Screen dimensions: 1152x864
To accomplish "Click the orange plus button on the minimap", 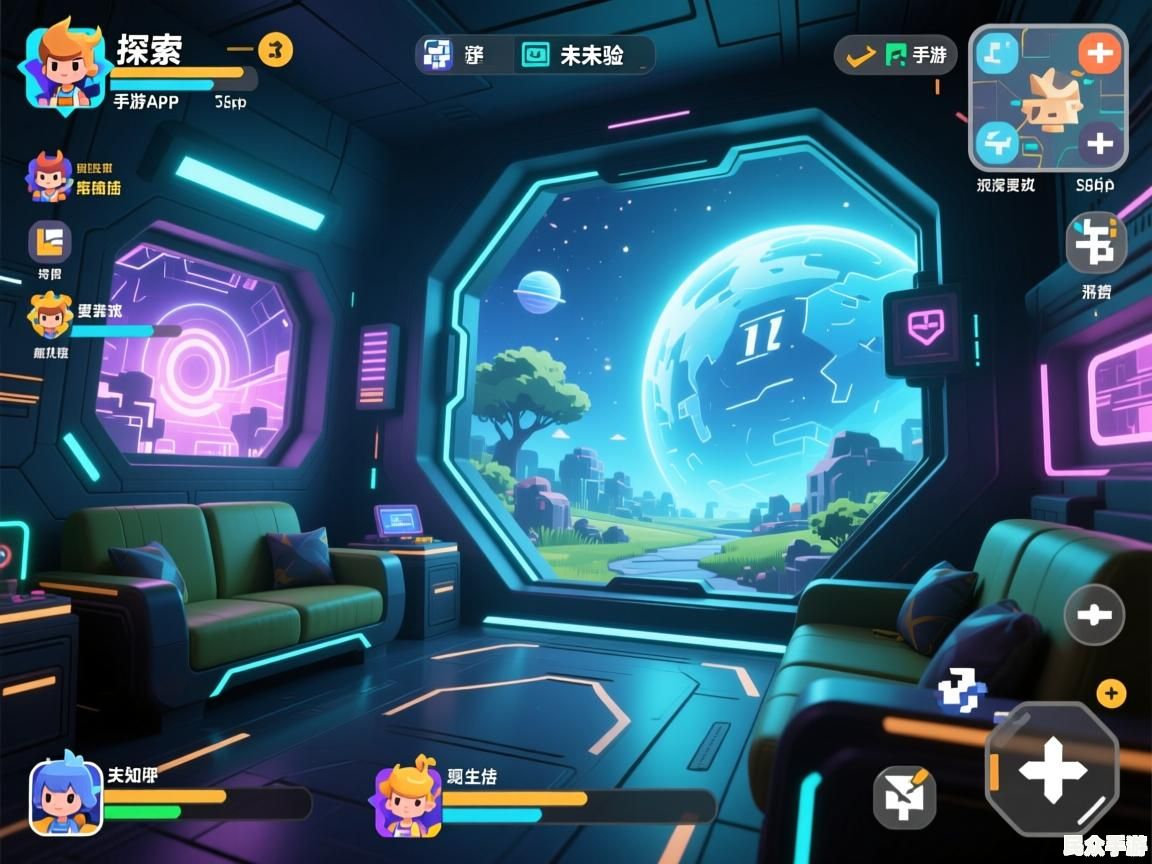I will 1099,52.
